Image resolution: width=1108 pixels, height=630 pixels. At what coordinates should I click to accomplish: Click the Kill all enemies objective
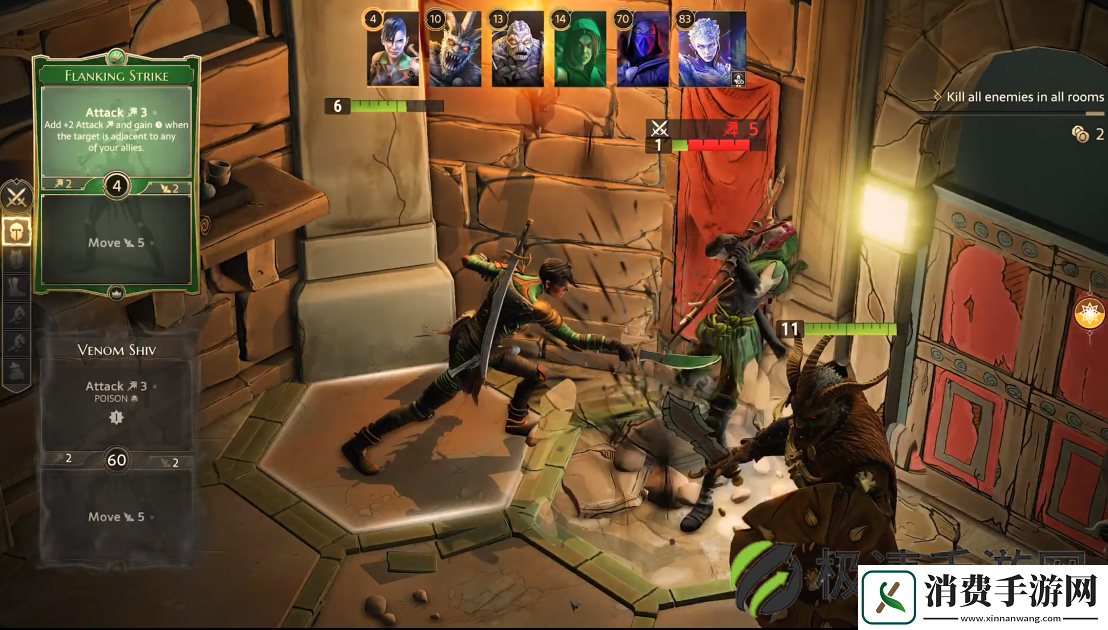click(x=1018, y=97)
